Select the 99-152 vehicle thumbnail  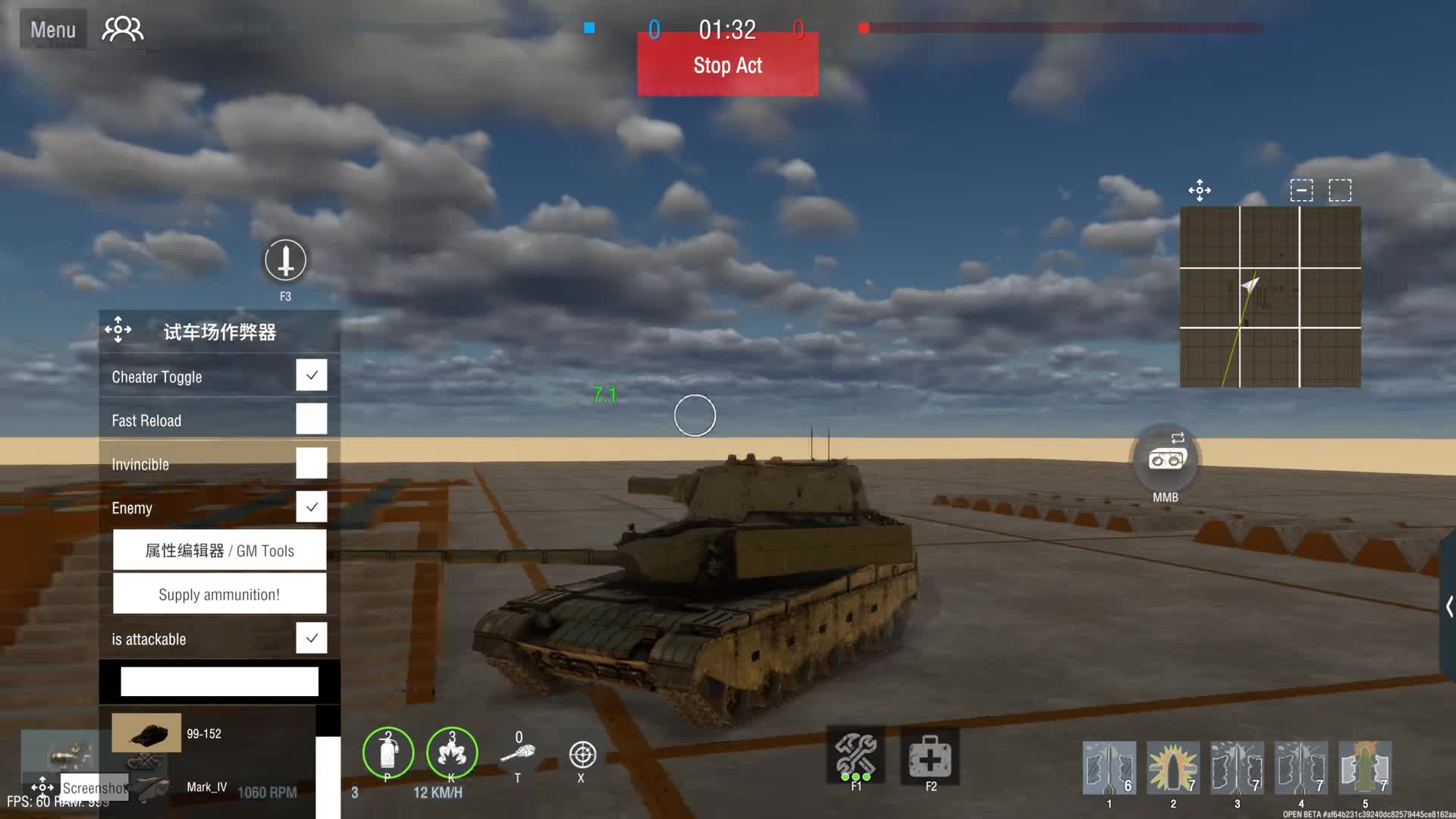146,733
